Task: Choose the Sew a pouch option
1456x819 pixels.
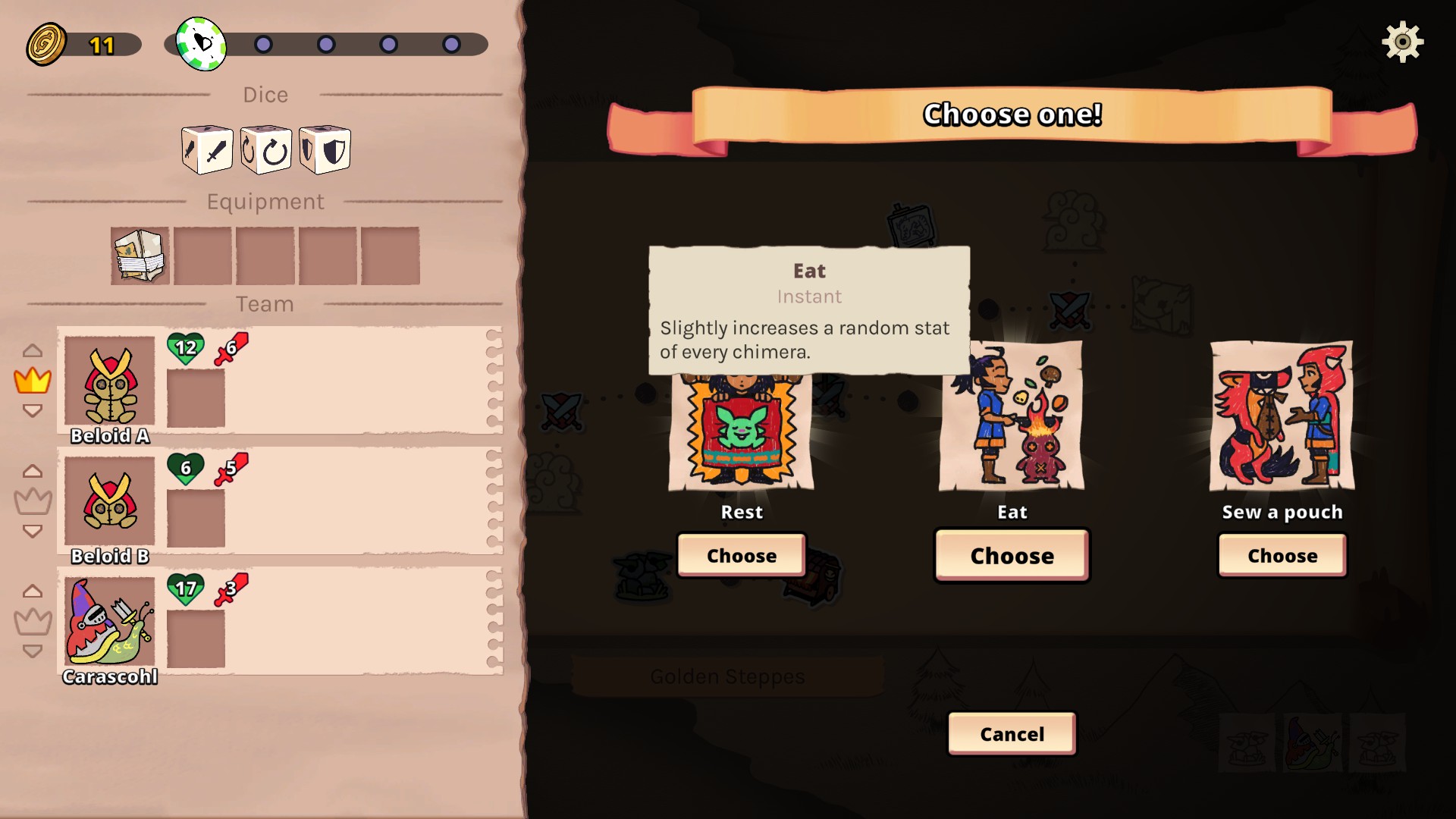Action: click(1282, 556)
